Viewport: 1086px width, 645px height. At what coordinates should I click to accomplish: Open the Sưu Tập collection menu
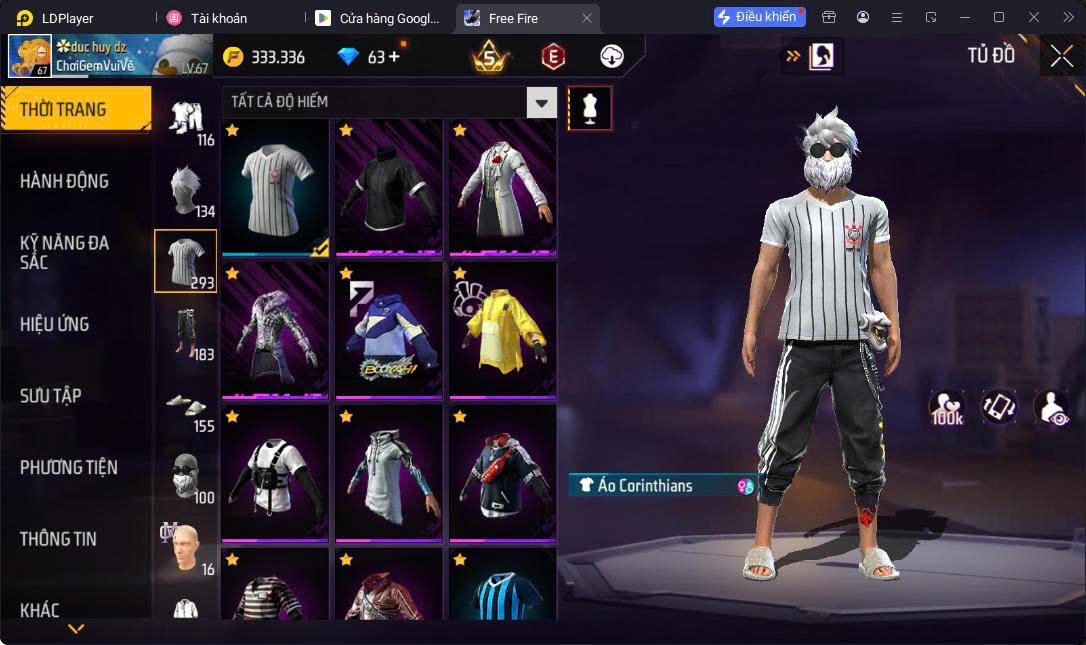50,396
